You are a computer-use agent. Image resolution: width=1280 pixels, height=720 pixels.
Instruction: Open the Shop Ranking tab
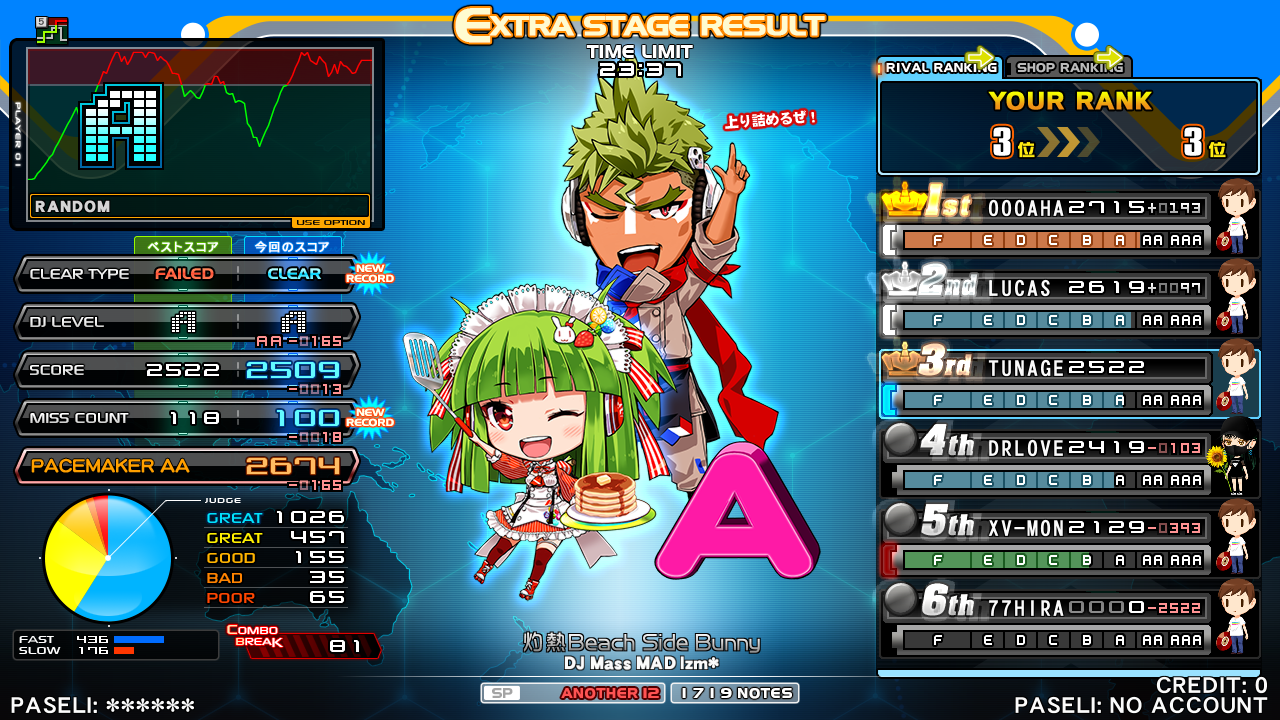(x=1067, y=68)
